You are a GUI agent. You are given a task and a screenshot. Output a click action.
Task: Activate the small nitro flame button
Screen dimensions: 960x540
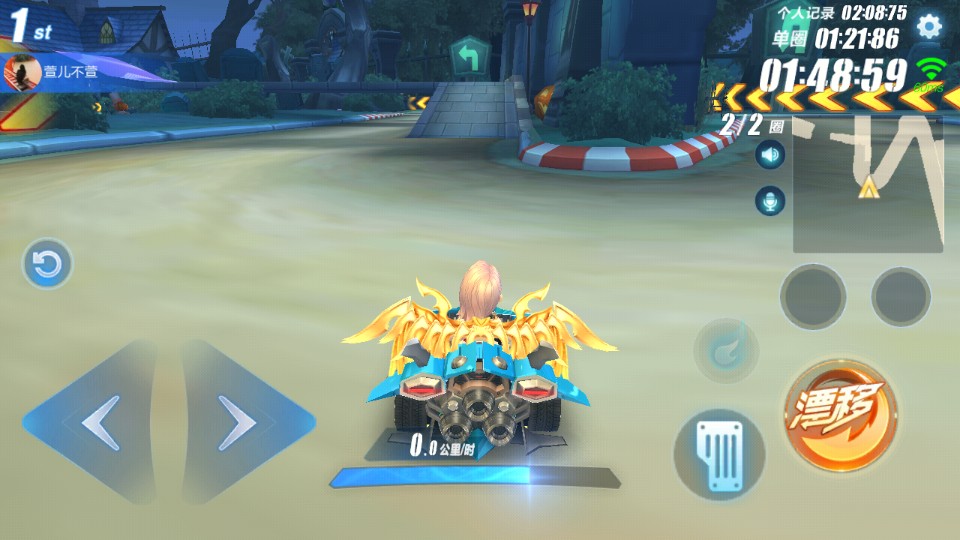[726, 351]
